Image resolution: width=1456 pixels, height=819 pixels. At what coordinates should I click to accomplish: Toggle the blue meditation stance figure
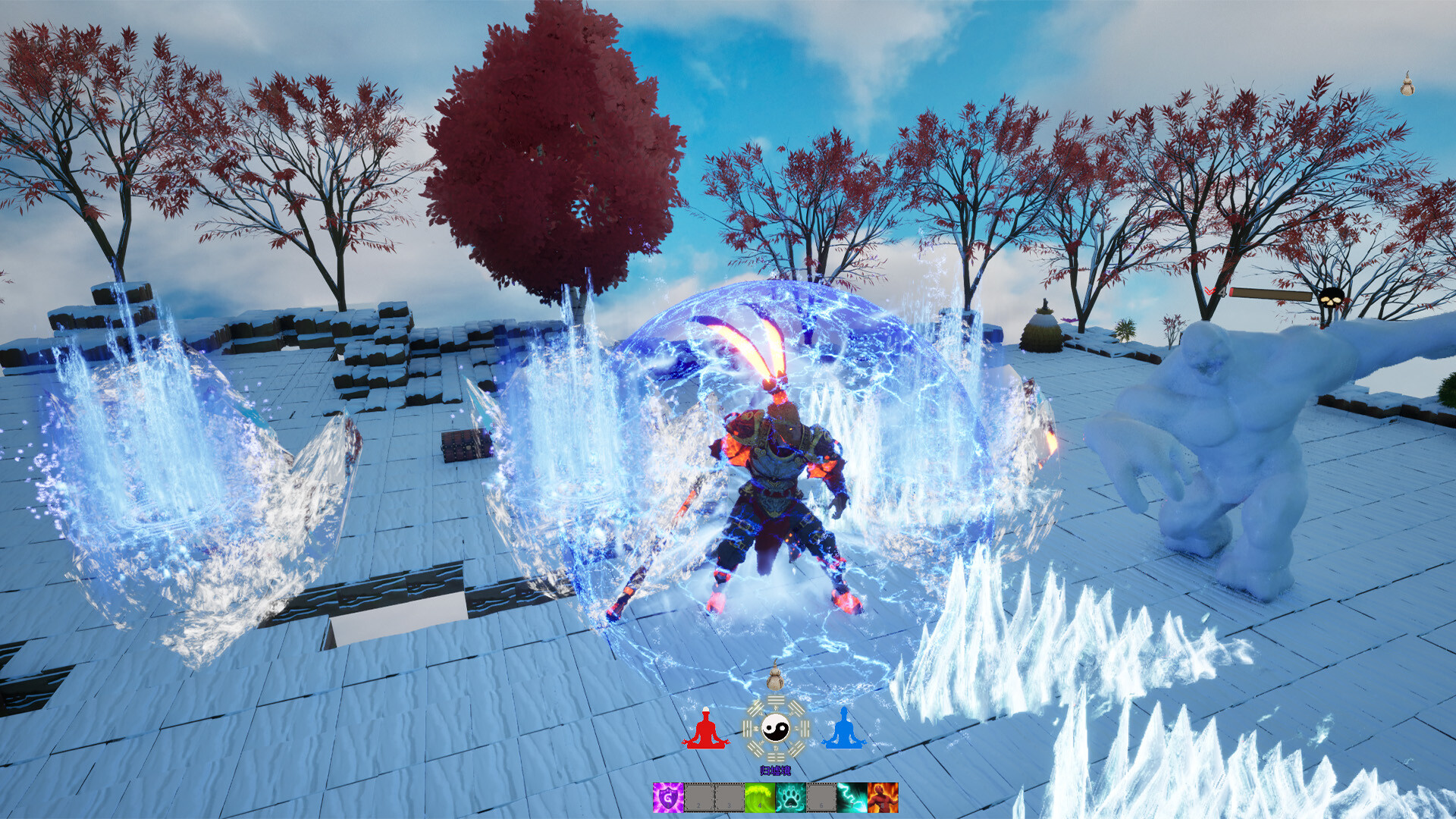pos(844,729)
